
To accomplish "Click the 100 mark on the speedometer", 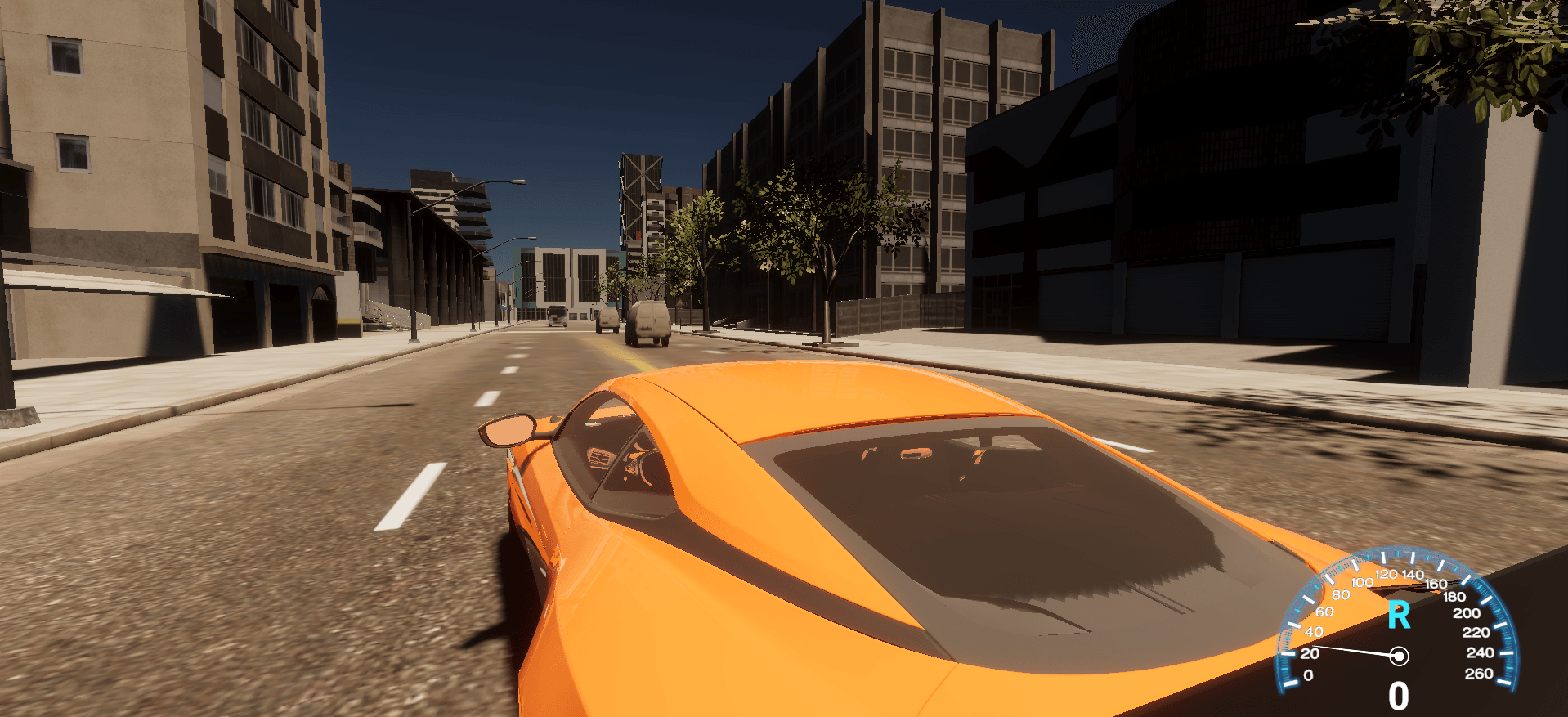I will [x=1362, y=582].
